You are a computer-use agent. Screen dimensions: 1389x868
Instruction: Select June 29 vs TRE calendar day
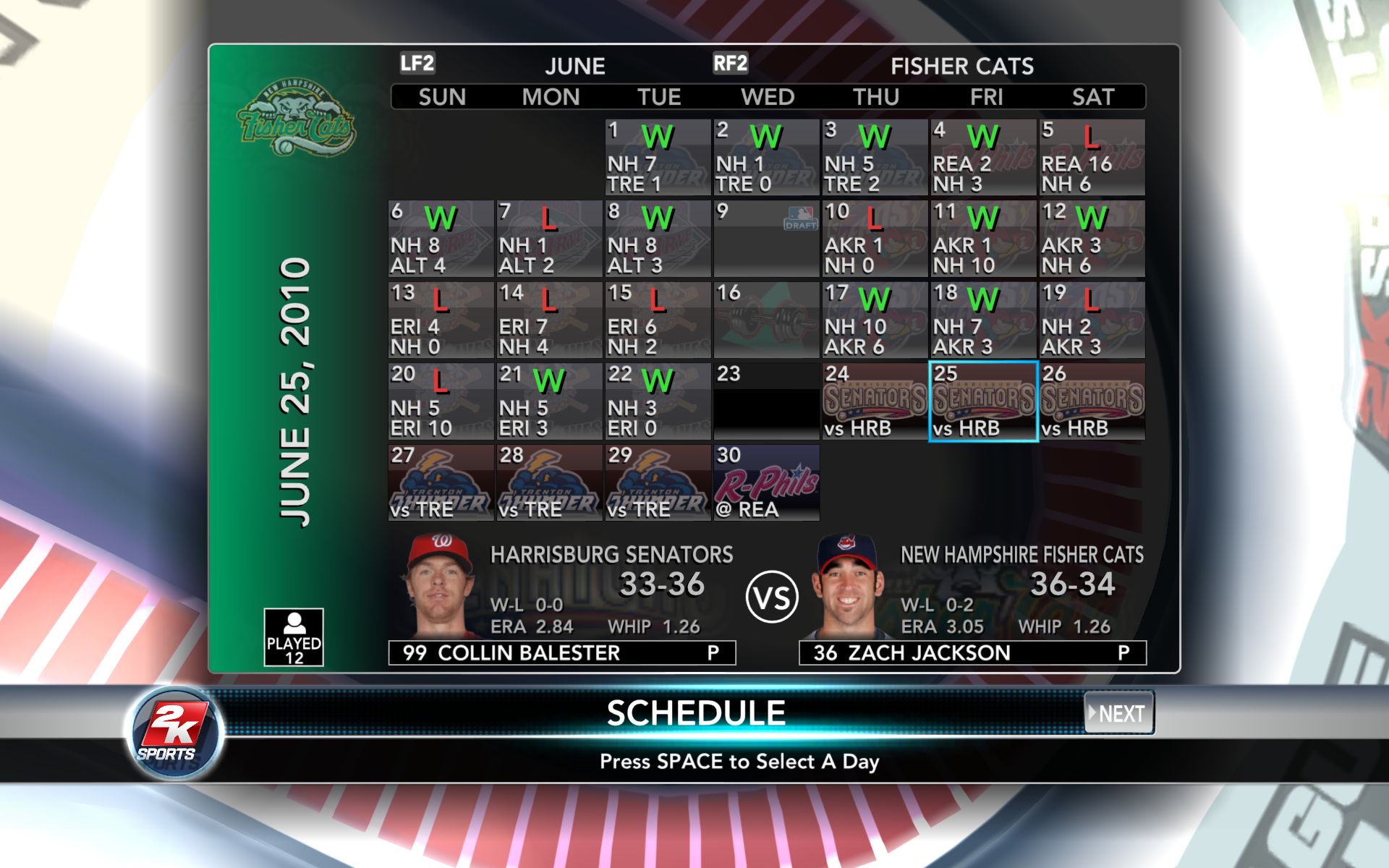click(x=658, y=482)
